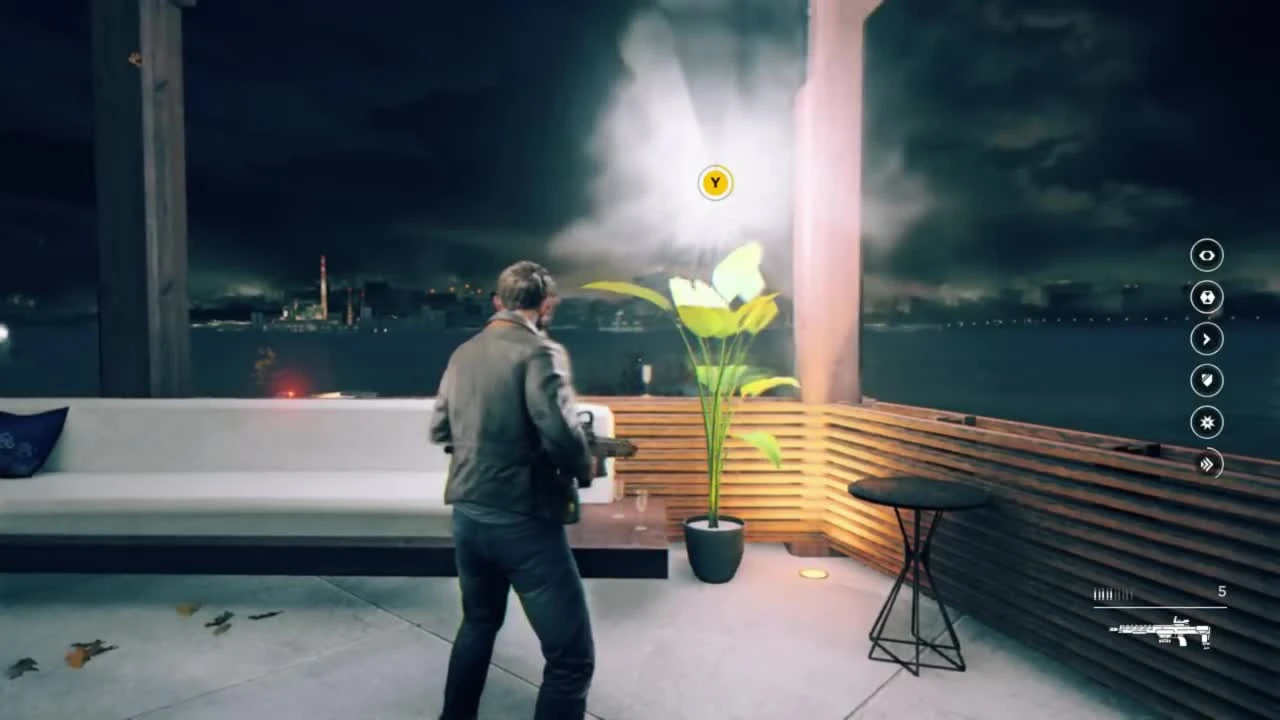The width and height of the screenshot is (1280, 720).
Task: Activate the Time Rush double-chevron ability icon
Action: (x=1206, y=465)
